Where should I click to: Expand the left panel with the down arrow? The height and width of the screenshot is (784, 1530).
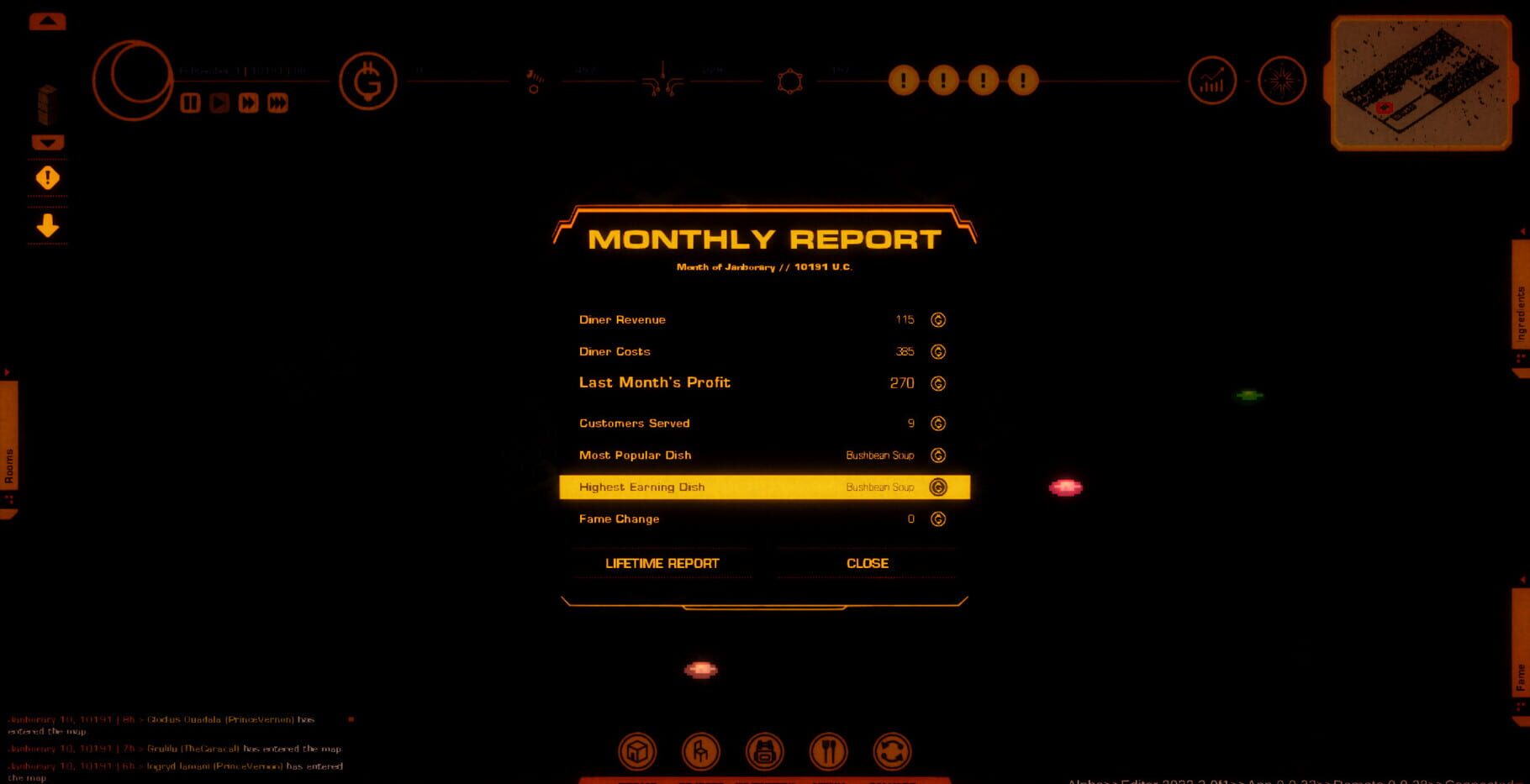point(46,142)
